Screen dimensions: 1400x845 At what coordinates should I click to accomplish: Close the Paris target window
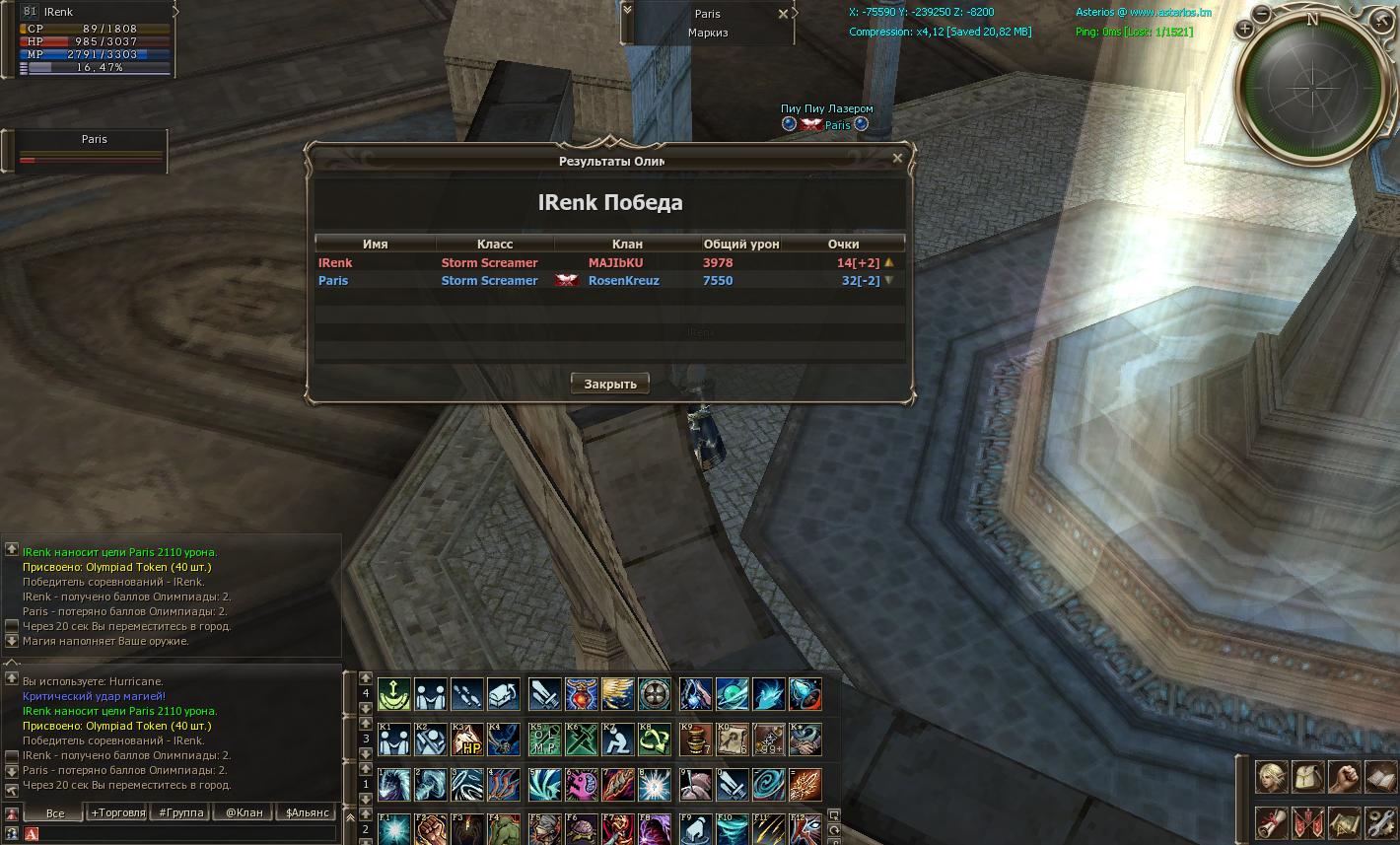(783, 14)
